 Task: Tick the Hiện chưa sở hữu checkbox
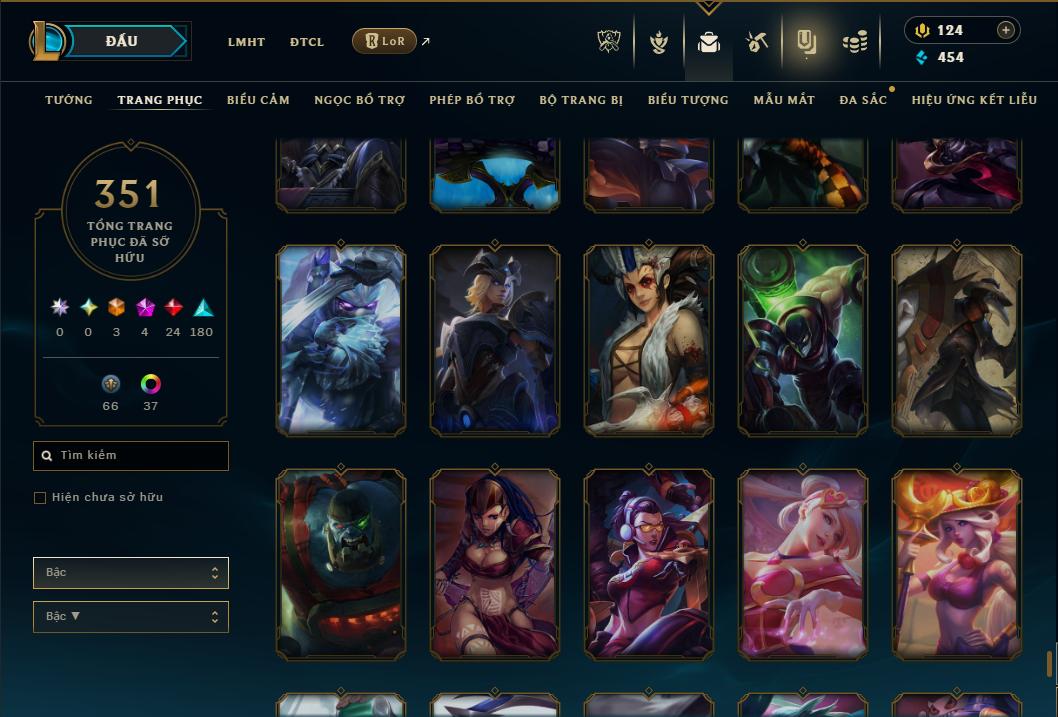click(x=40, y=498)
